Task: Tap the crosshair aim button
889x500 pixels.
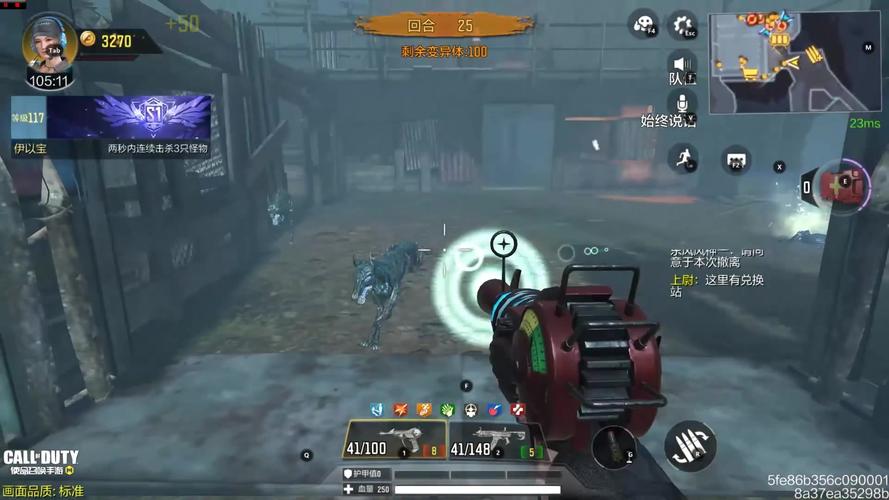Action: point(503,243)
